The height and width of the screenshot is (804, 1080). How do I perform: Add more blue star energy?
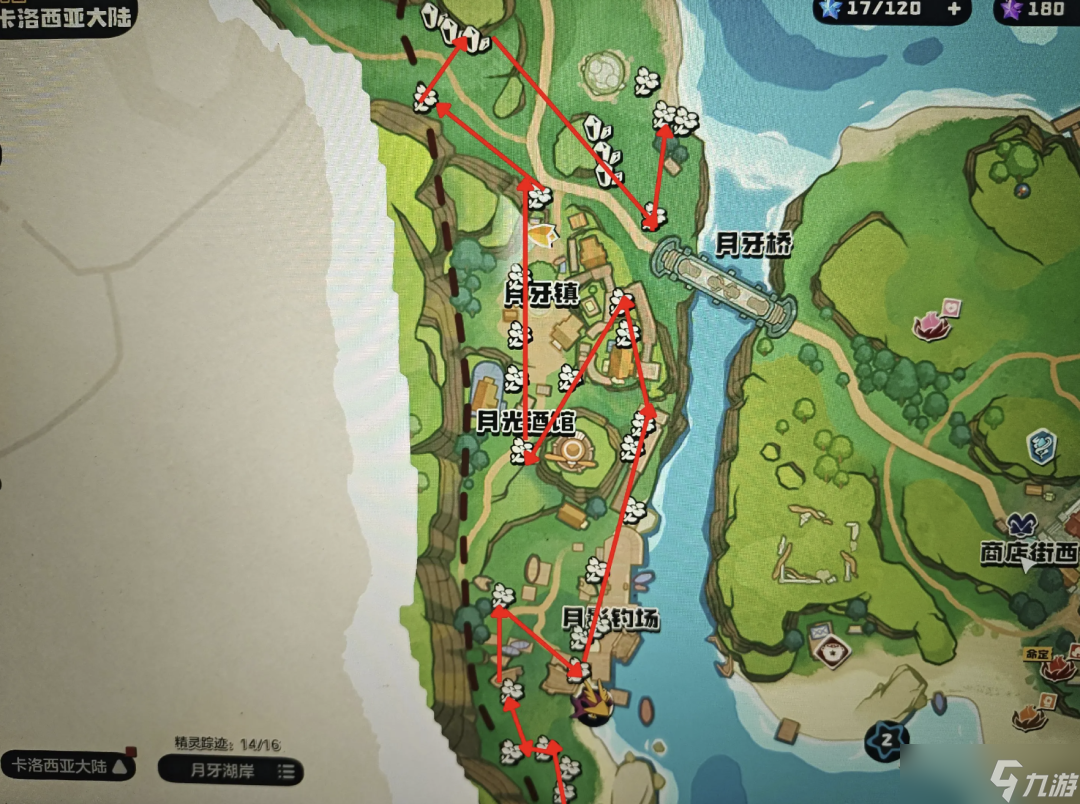[x=954, y=10]
